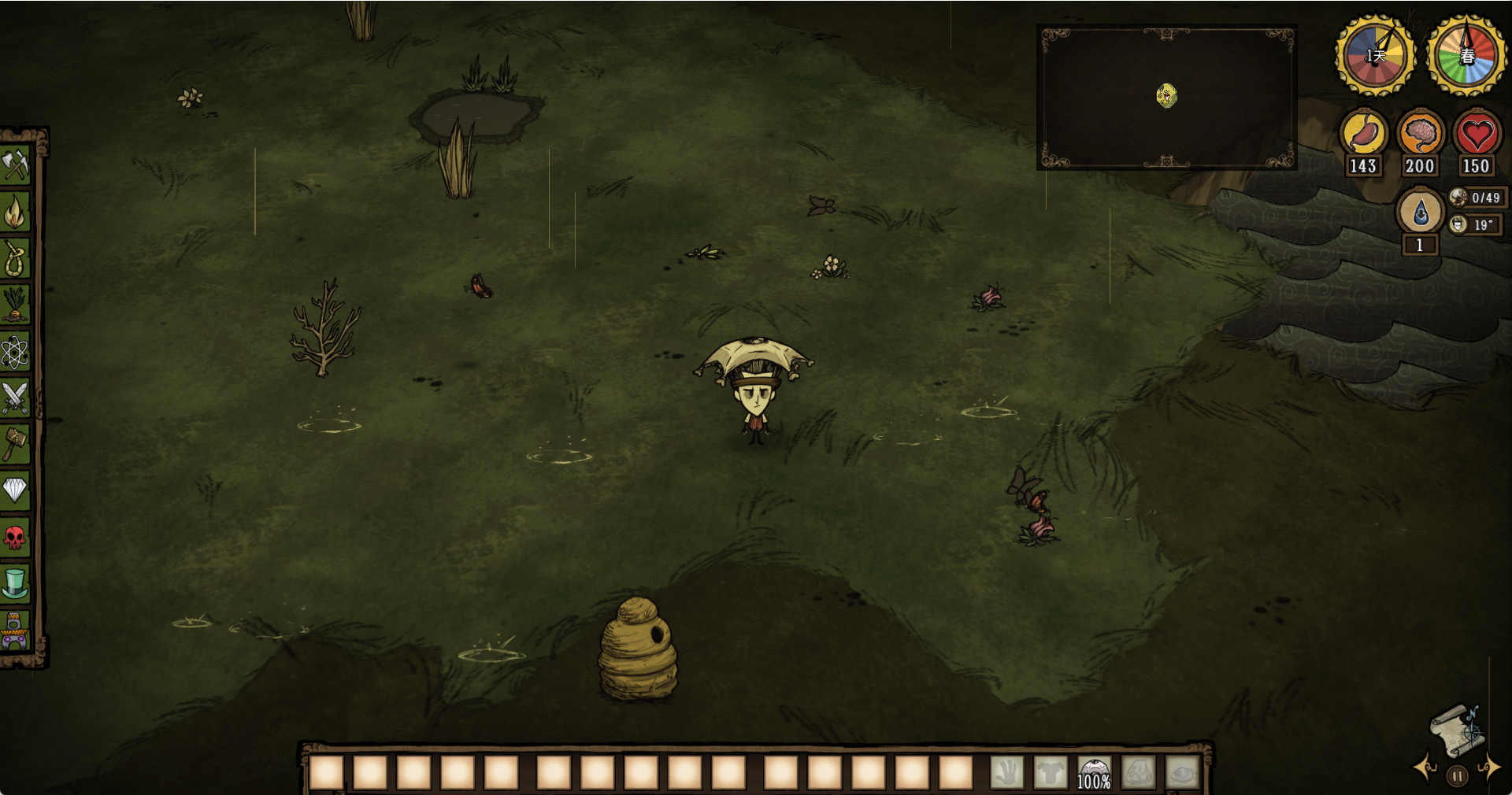Open the world map scroll
1512x795 pixels.
pyautogui.click(x=1458, y=729)
